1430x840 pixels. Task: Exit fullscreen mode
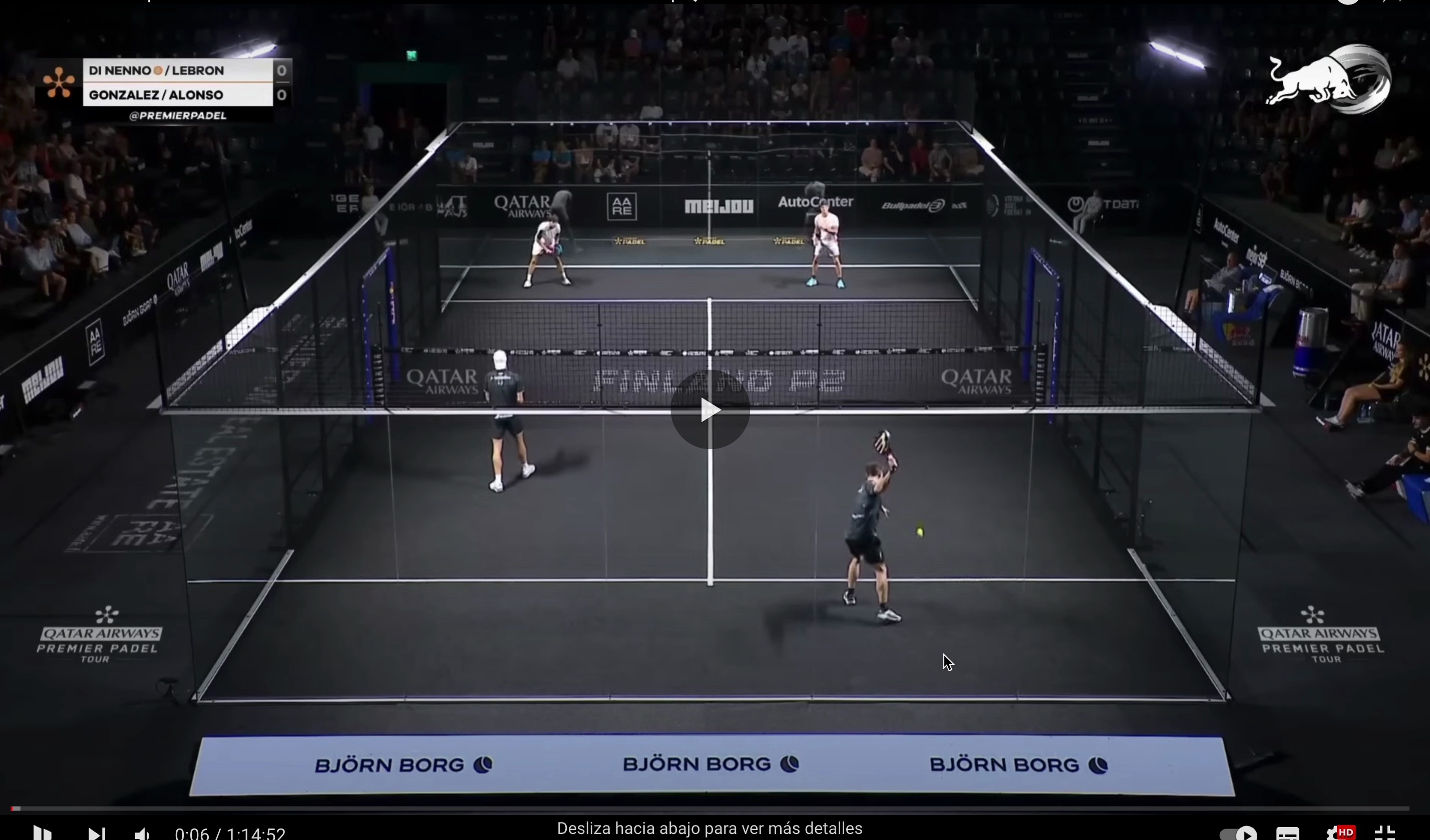point(1385,833)
